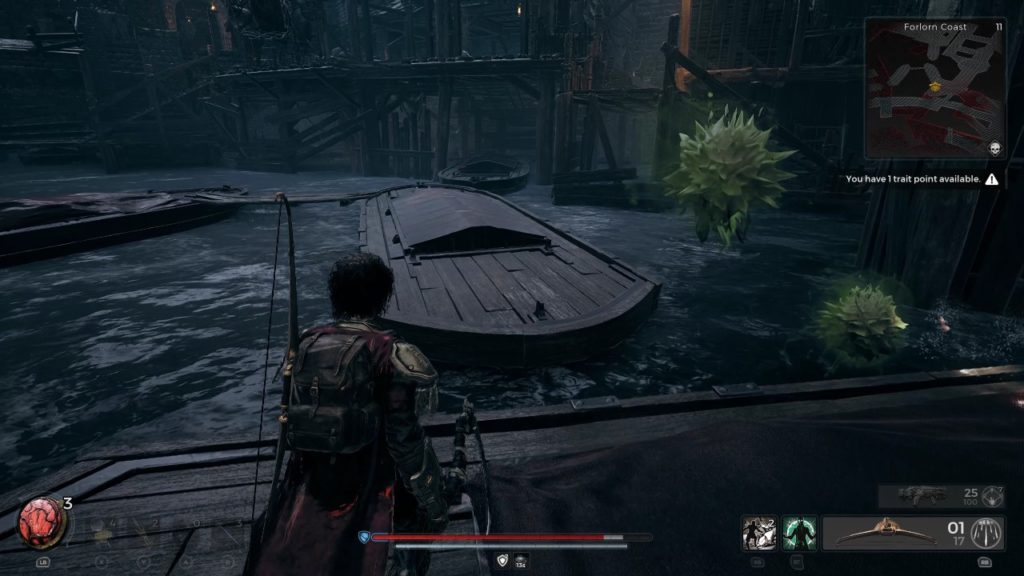Activate the white combat skill icon
1024x576 pixels.
[757, 533]
